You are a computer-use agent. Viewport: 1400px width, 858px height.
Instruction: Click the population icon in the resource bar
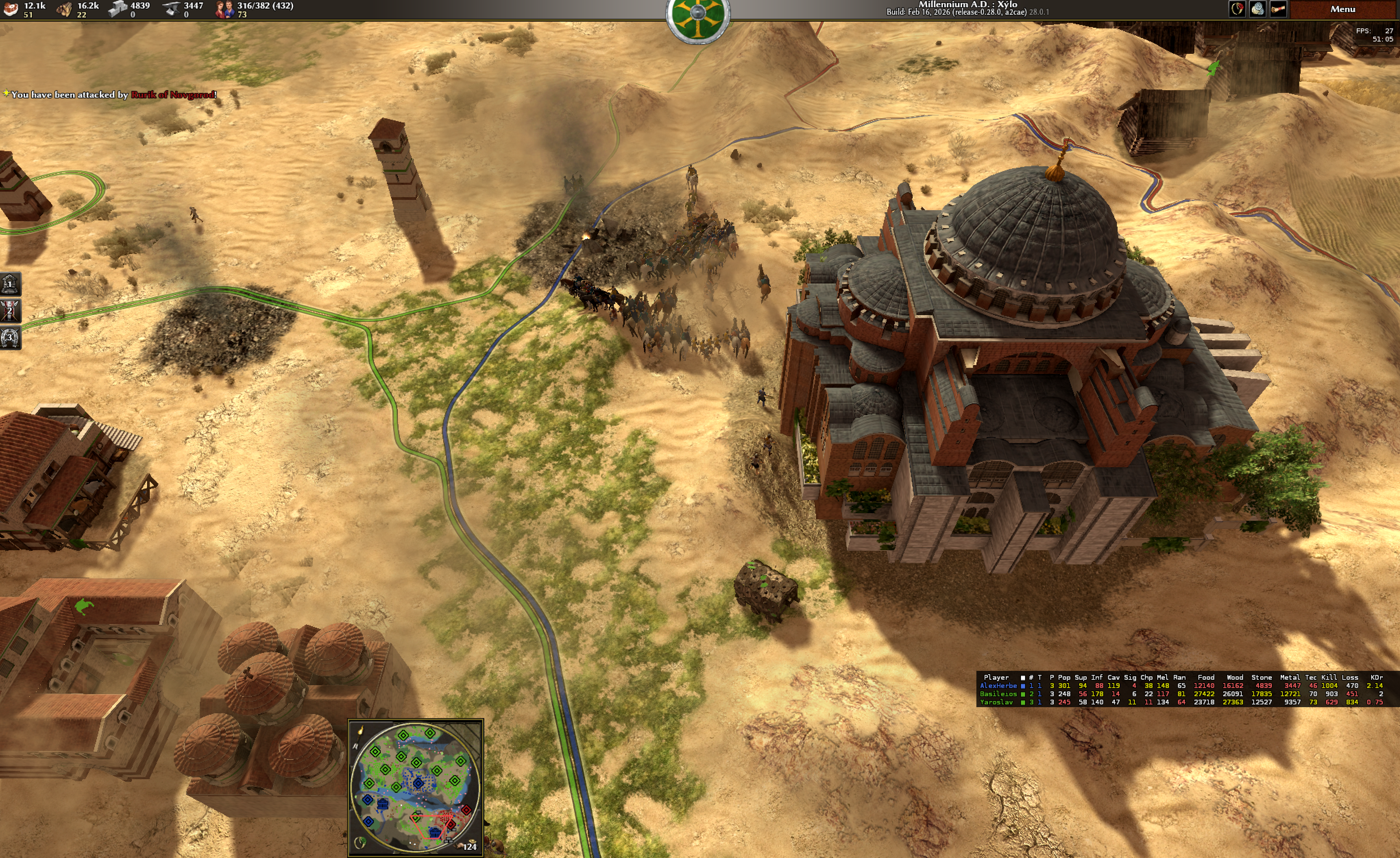224,9
